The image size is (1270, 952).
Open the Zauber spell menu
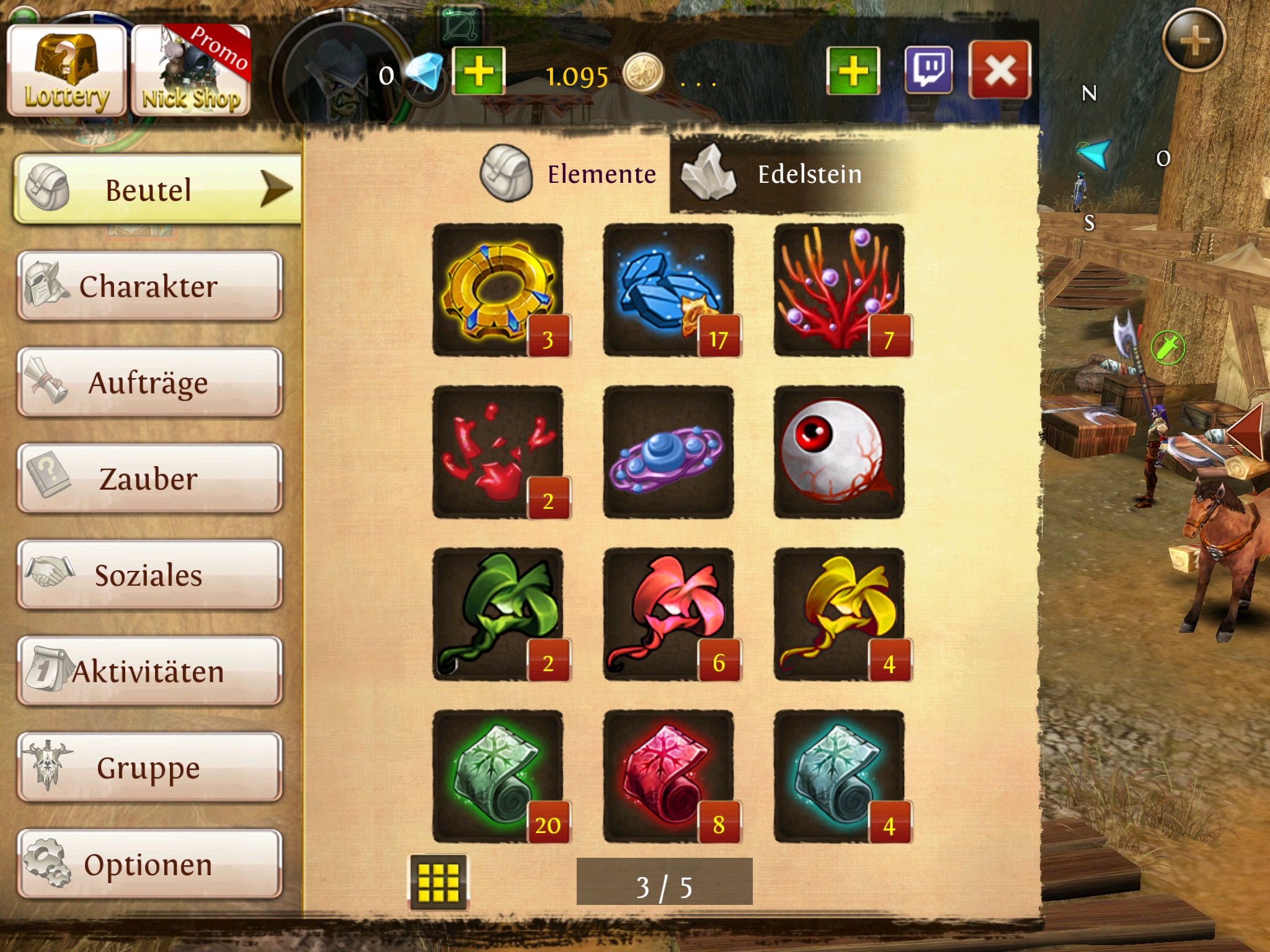pyautogui.click(x=149, y=478)
